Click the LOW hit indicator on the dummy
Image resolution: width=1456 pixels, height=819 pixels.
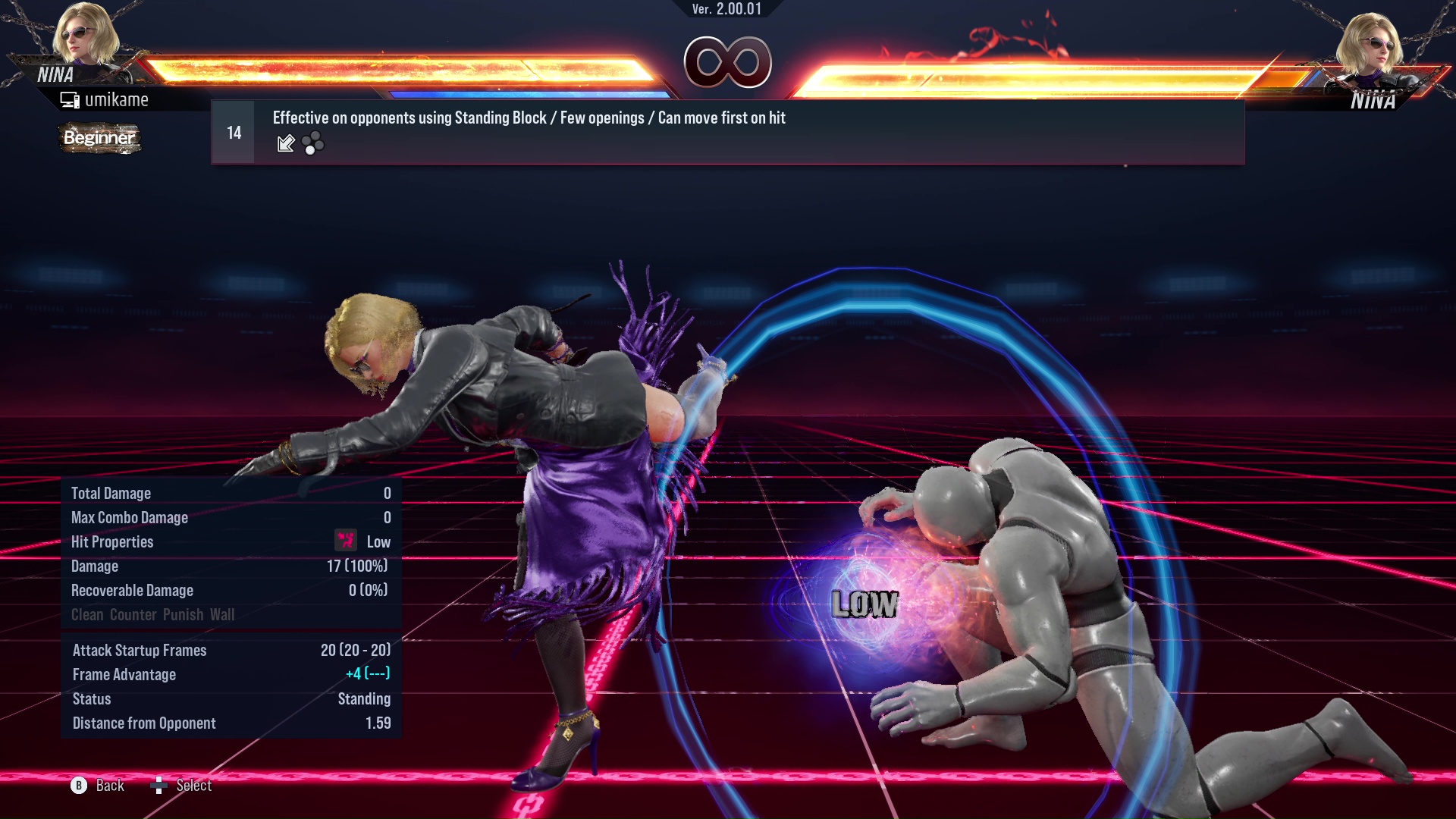(x=864, y=604)
